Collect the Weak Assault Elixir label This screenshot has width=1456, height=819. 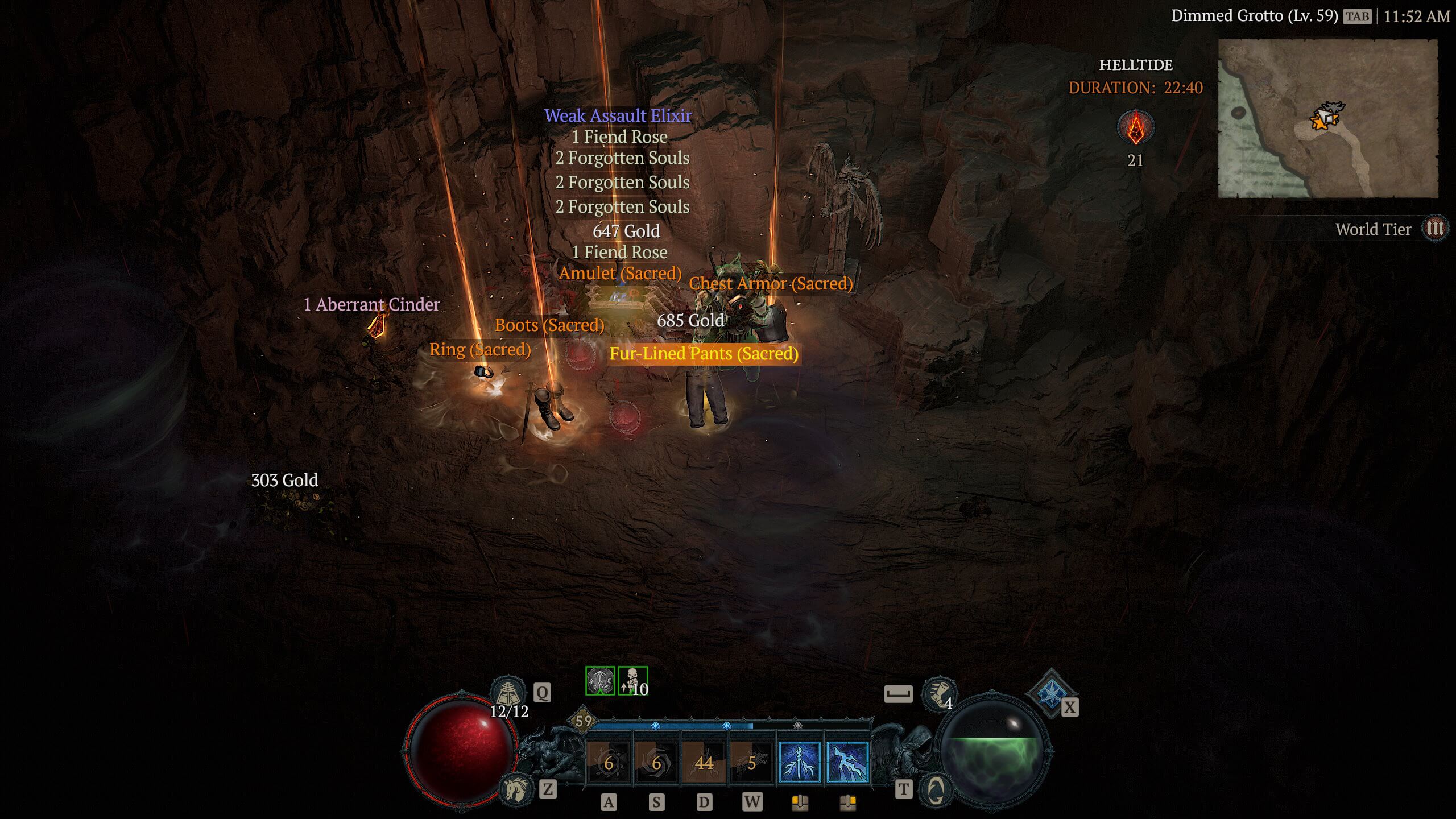[x=618, y=115]
